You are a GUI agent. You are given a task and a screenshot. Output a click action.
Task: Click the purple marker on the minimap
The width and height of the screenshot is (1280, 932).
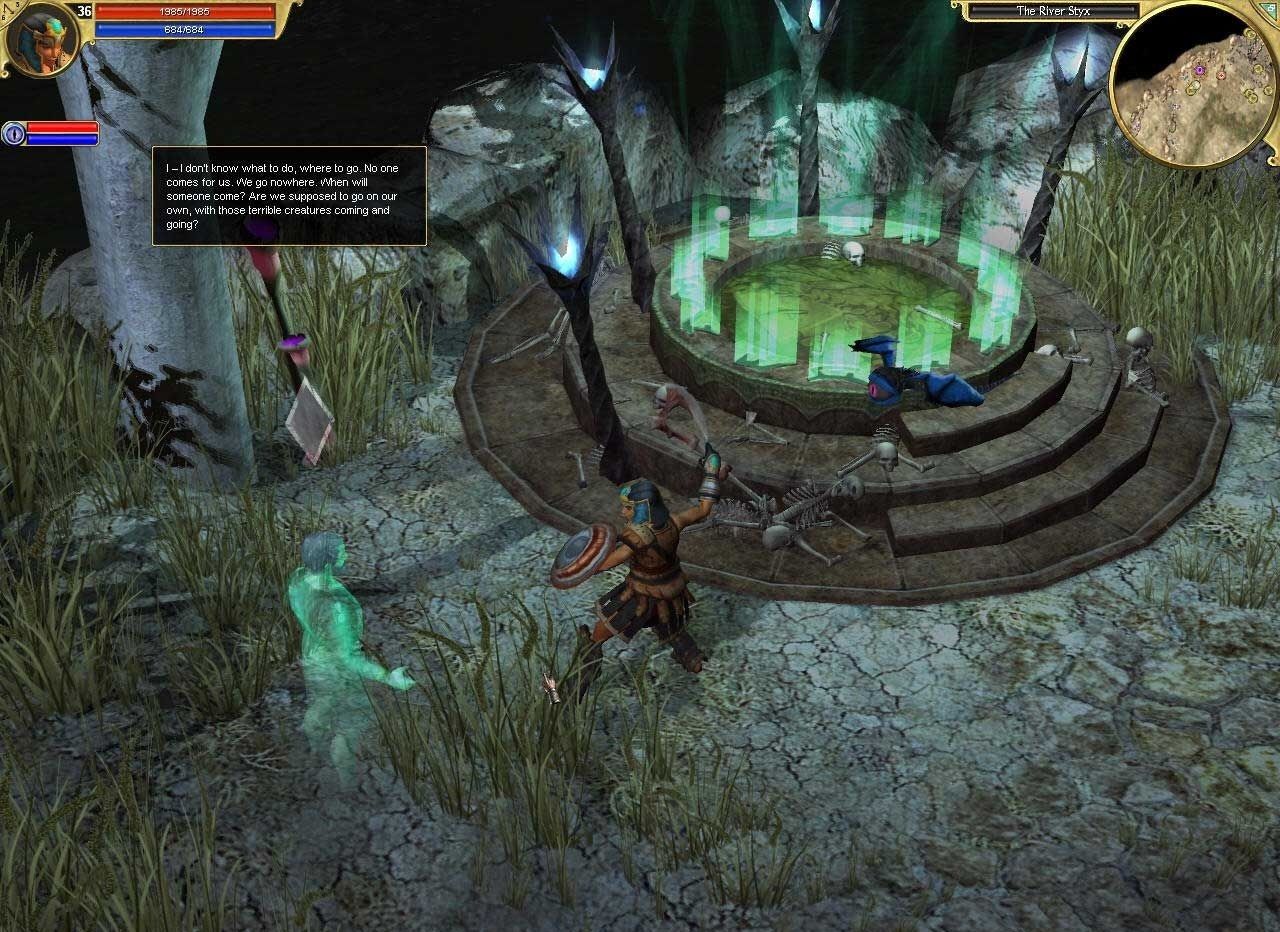pos(1199,69)
